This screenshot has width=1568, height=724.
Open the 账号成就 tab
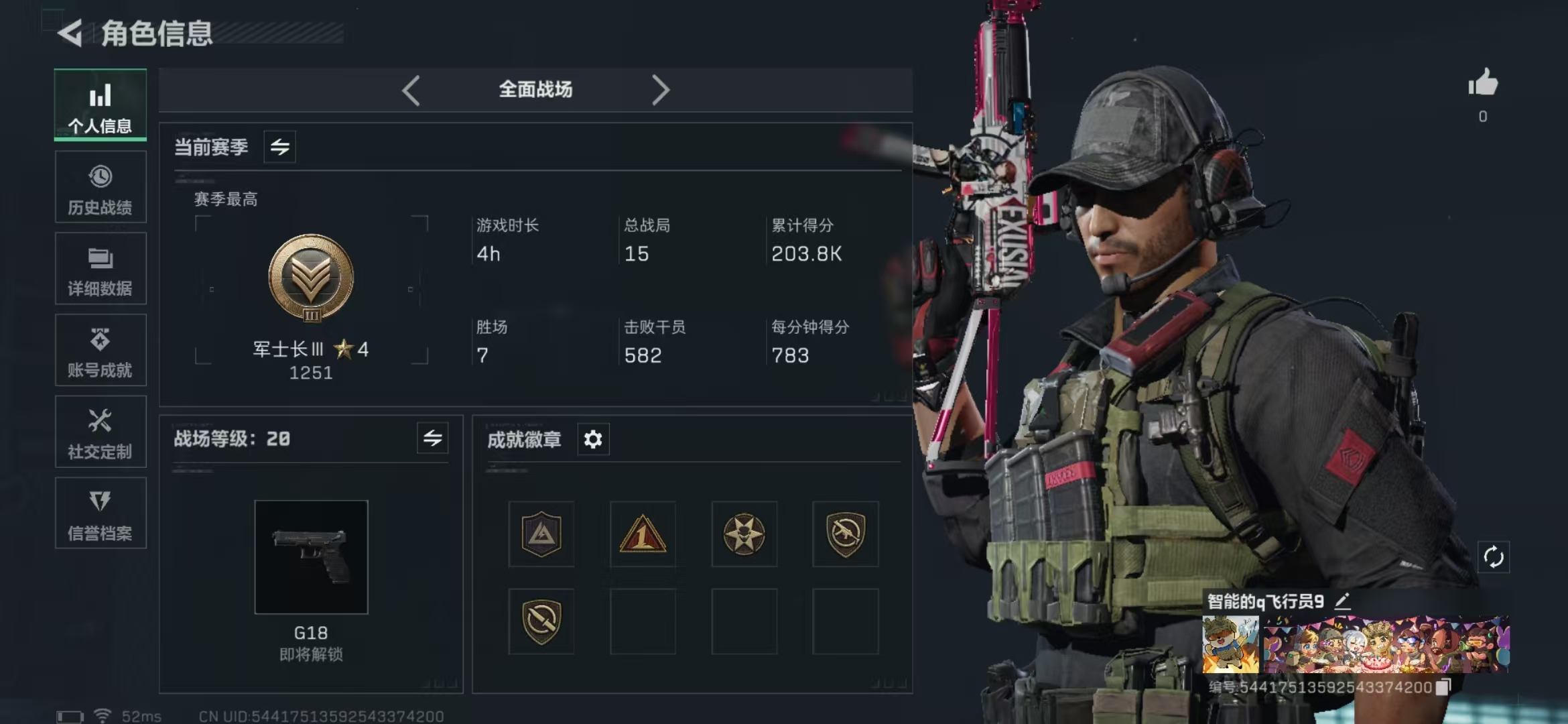coord(101,351)
